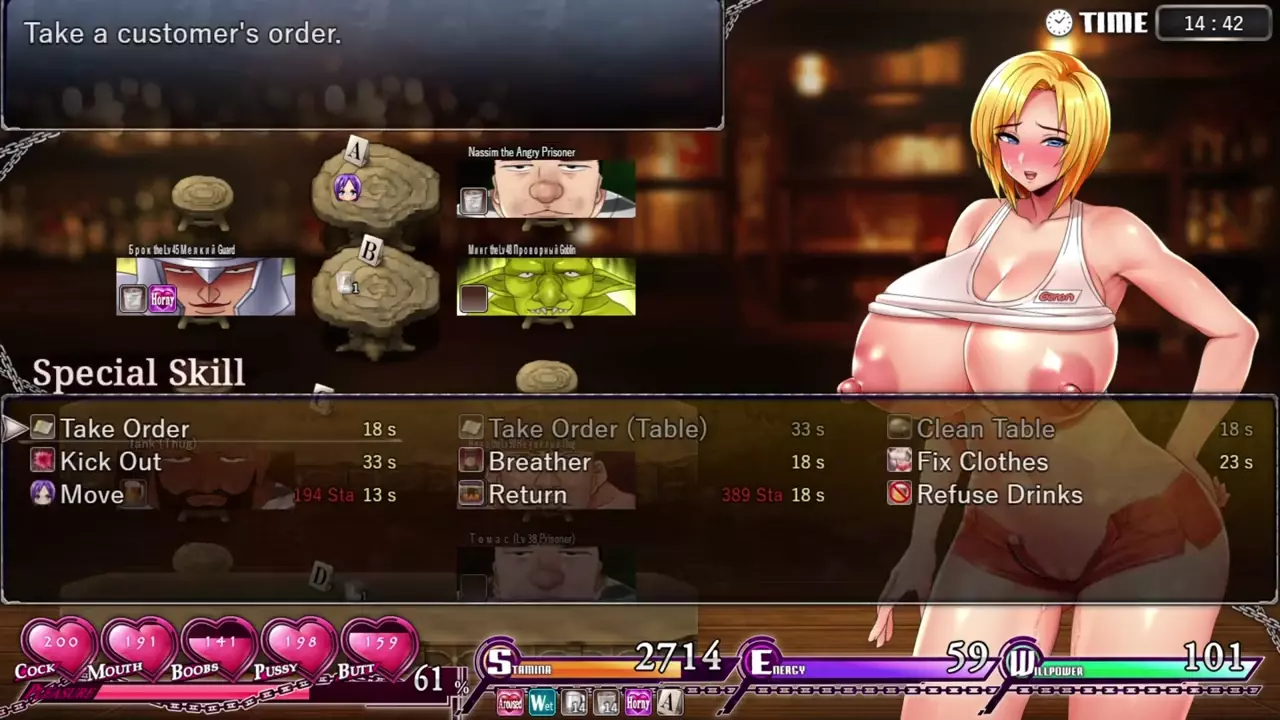Choose the Kick Out skill

point(110,462)
